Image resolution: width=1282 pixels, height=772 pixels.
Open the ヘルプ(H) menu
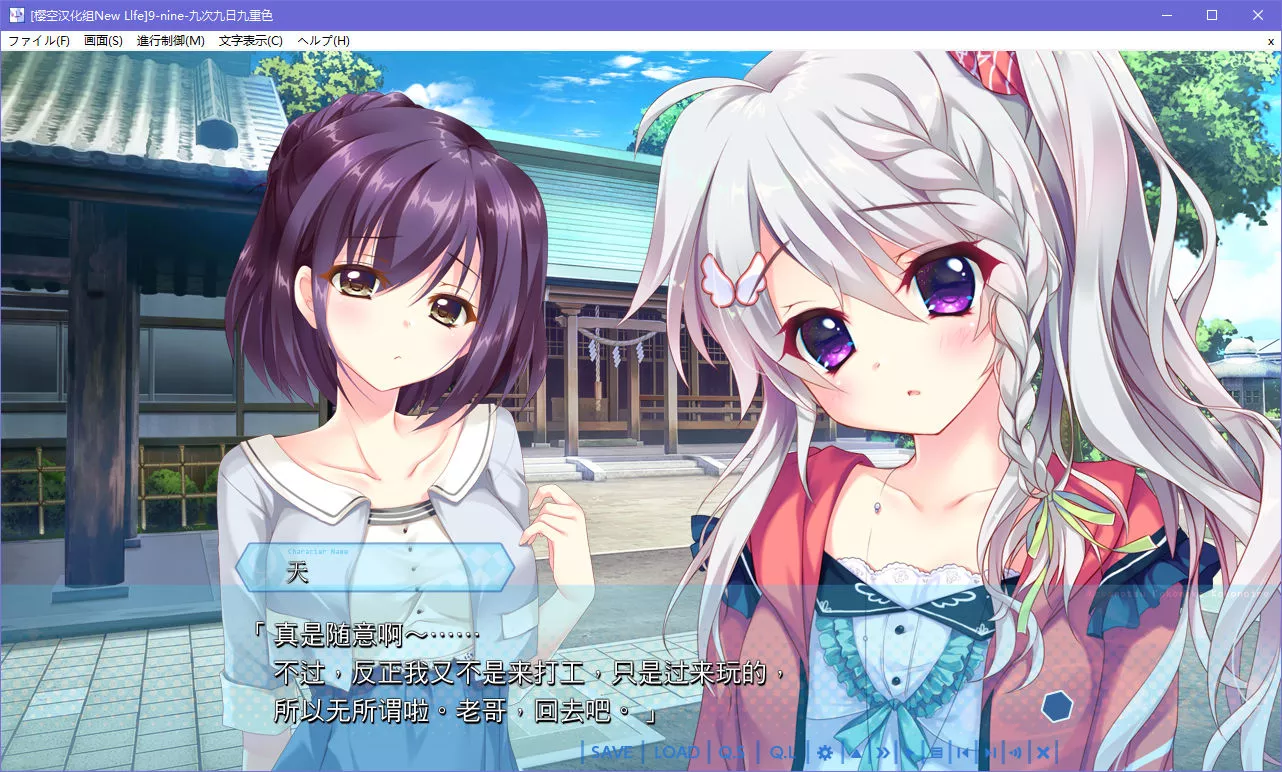[323, 41]
